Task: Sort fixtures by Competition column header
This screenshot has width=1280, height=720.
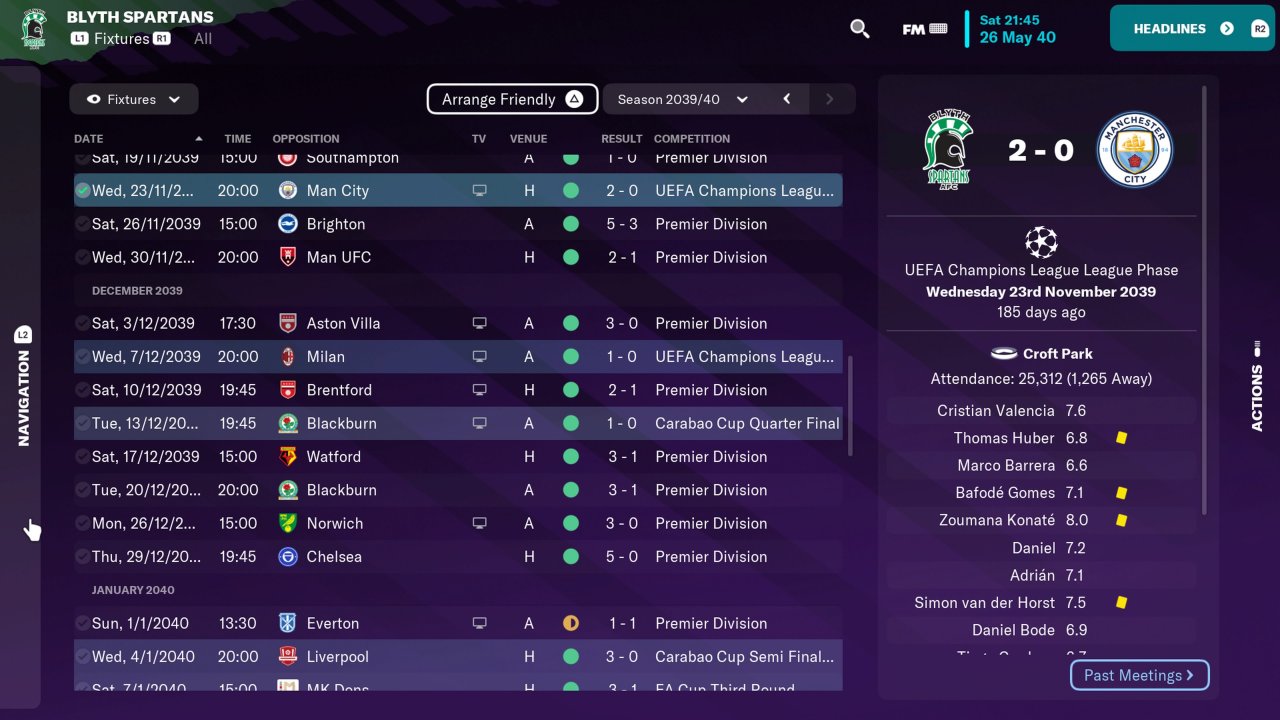Action: 691,139
